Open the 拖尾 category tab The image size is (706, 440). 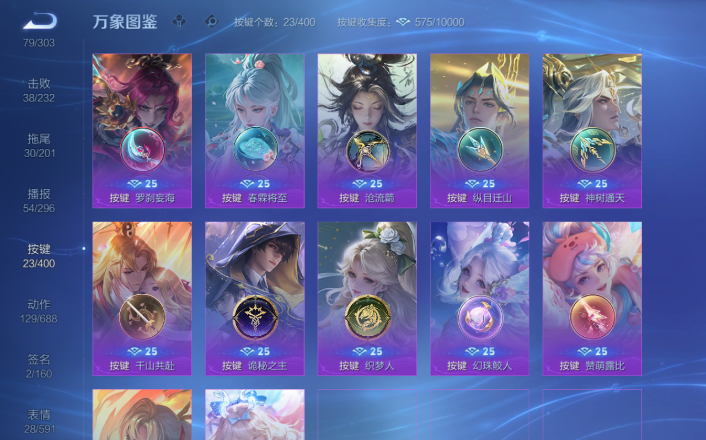click(x=40, y=145)
